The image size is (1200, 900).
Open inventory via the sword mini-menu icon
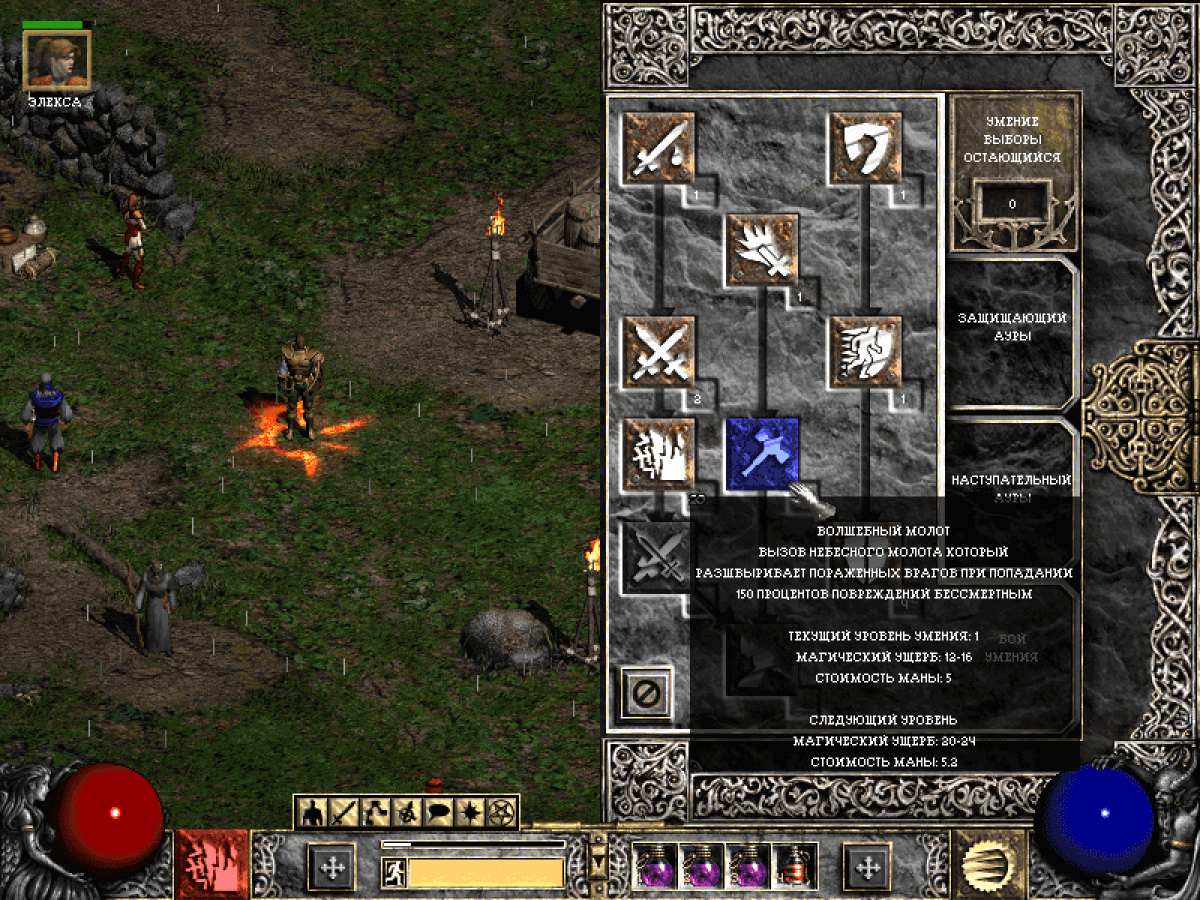(344, 812)
